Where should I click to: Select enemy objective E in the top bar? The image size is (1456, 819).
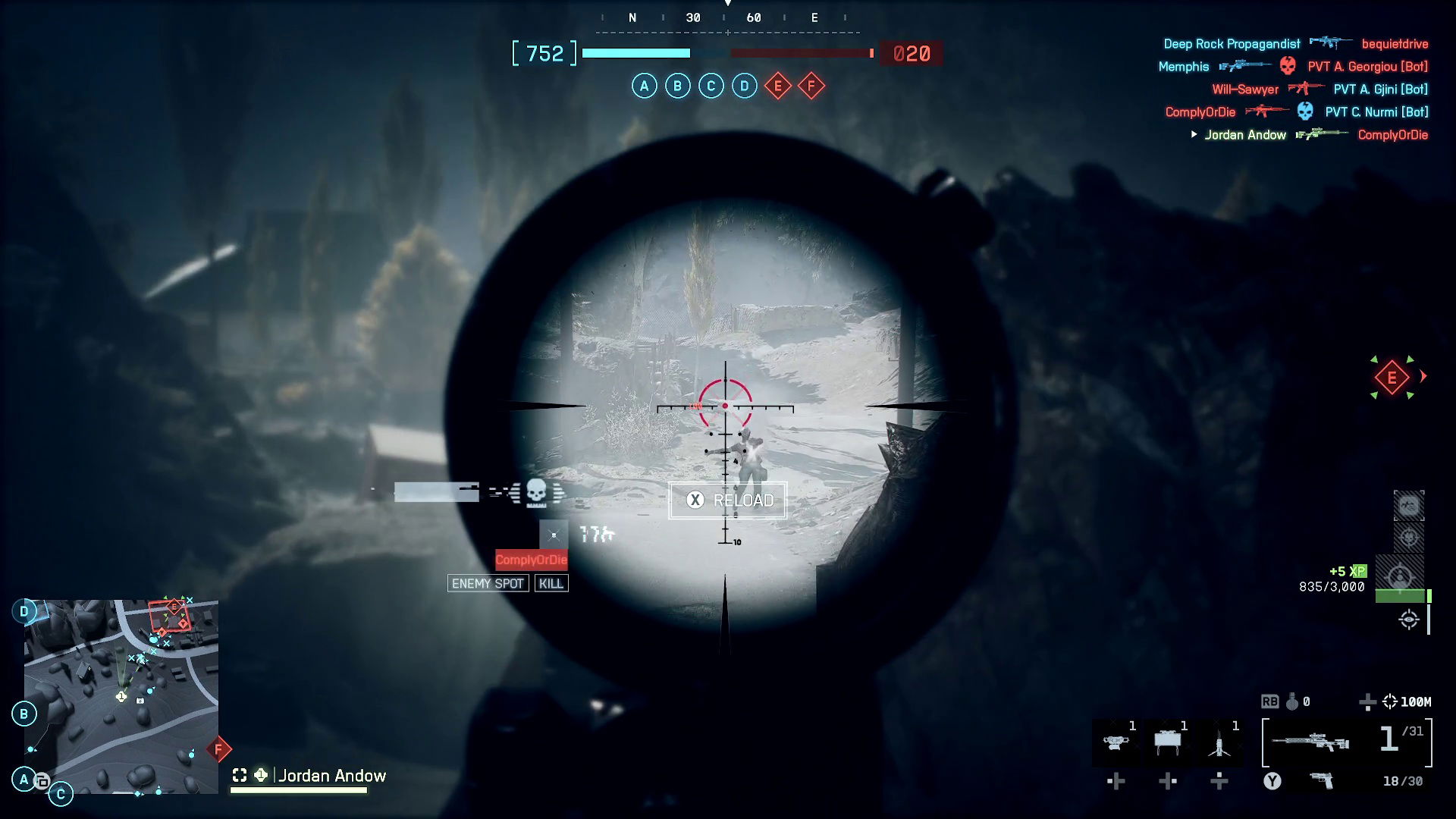[777, 86]
